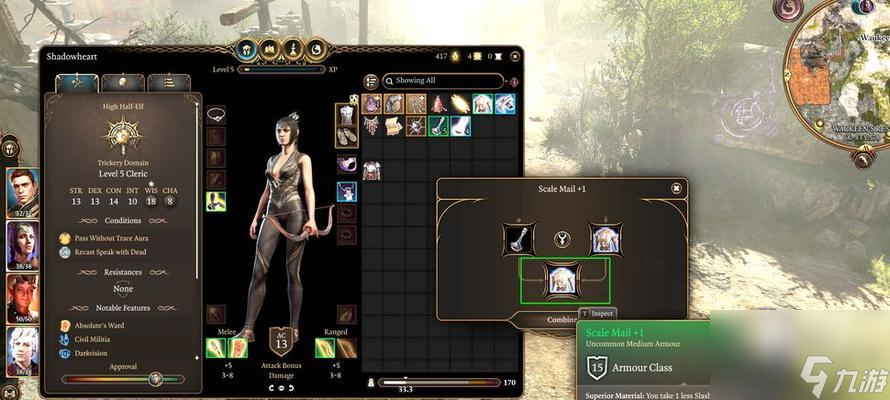Select the hammer ingredient slot
This screenshot has height=400, width=890.
520,238
